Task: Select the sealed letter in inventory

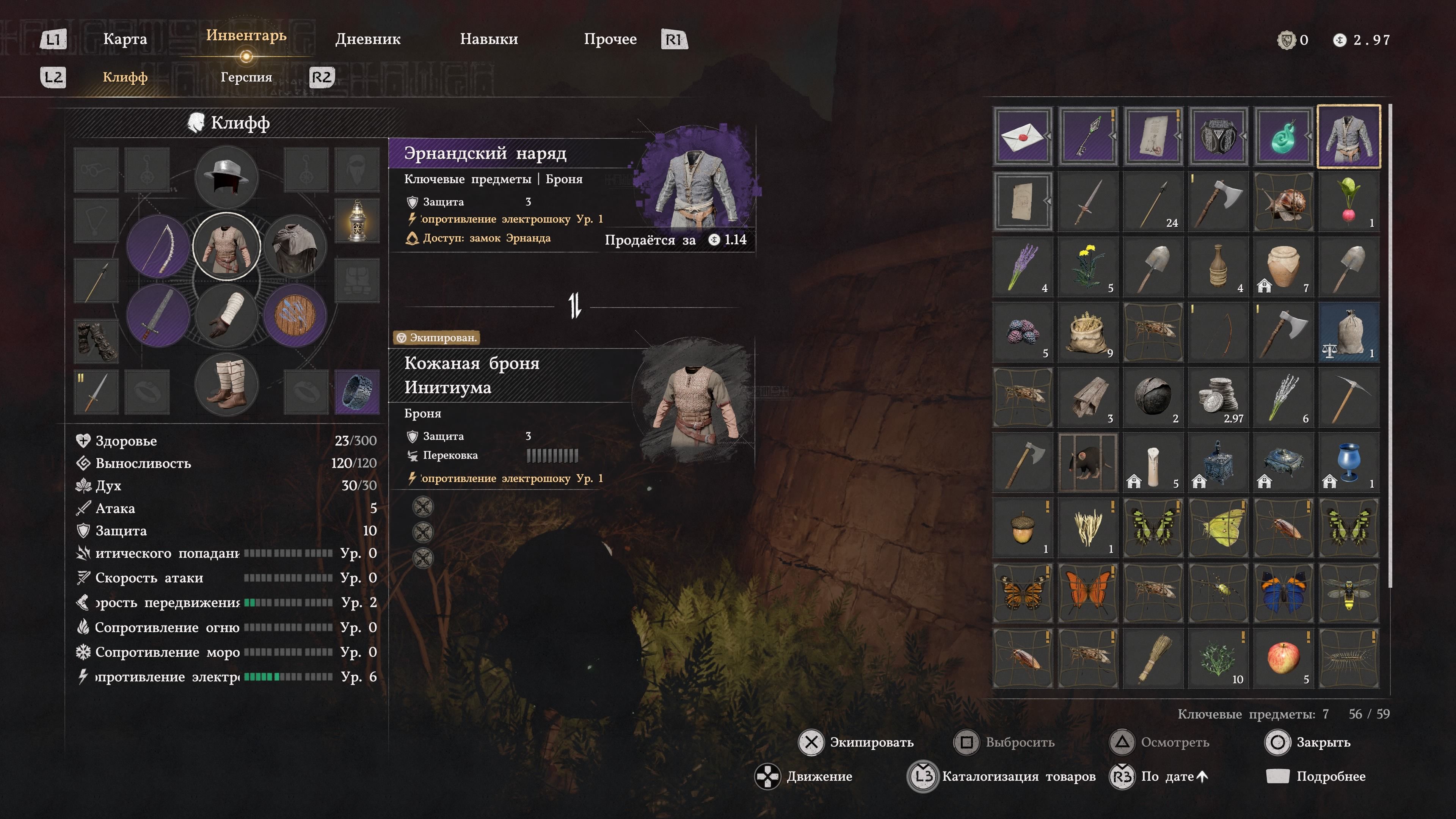Action: pos(1023,136)
